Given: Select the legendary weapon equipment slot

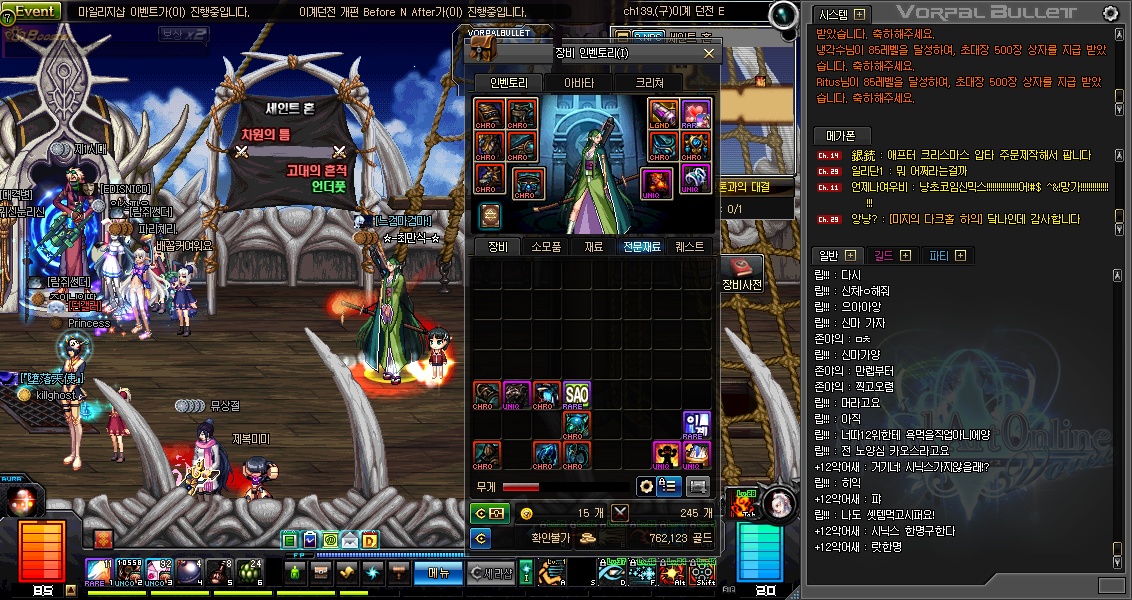Looking at the screenshot, I should (663, 114).
